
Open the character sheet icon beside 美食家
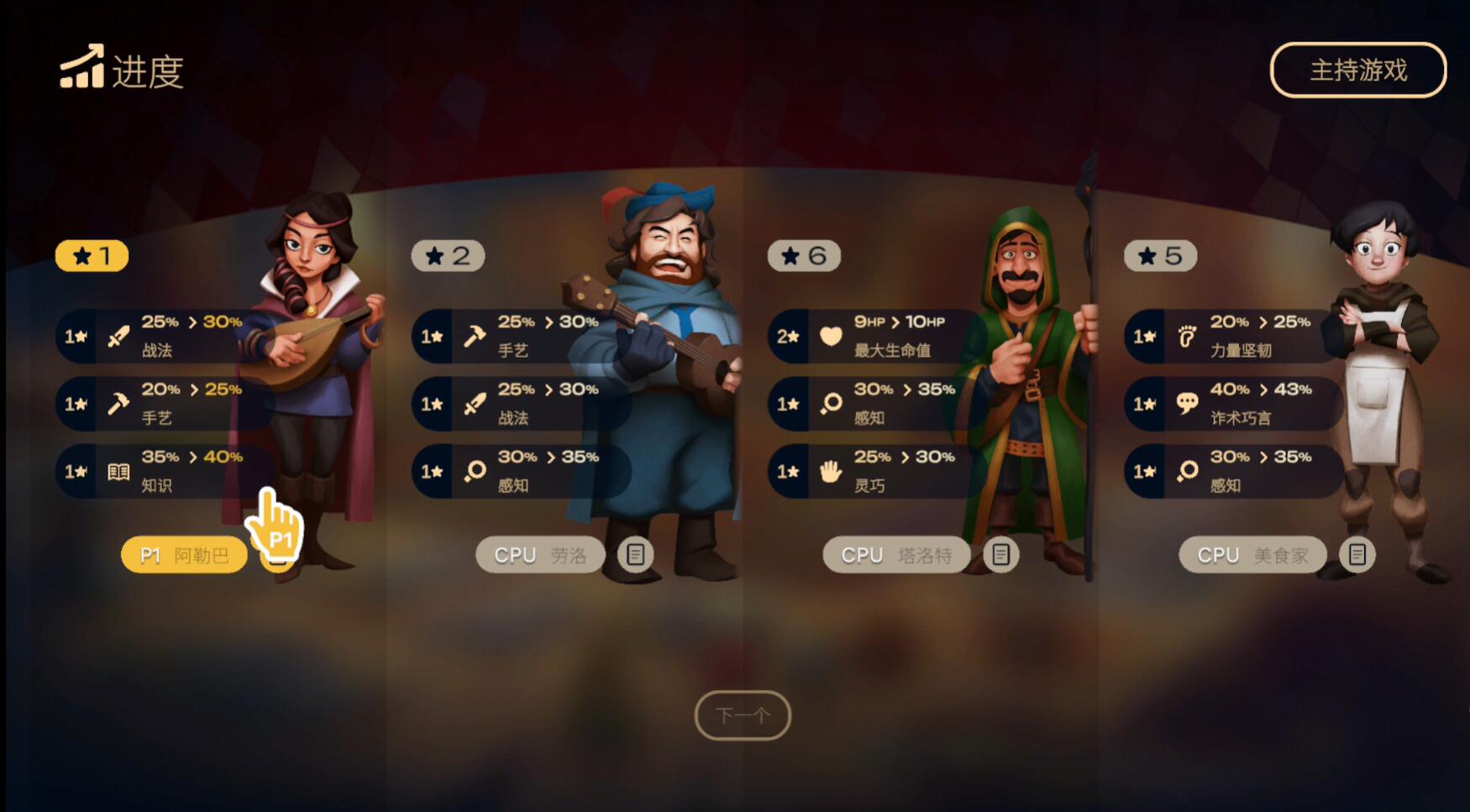(x=1357, y=554)
